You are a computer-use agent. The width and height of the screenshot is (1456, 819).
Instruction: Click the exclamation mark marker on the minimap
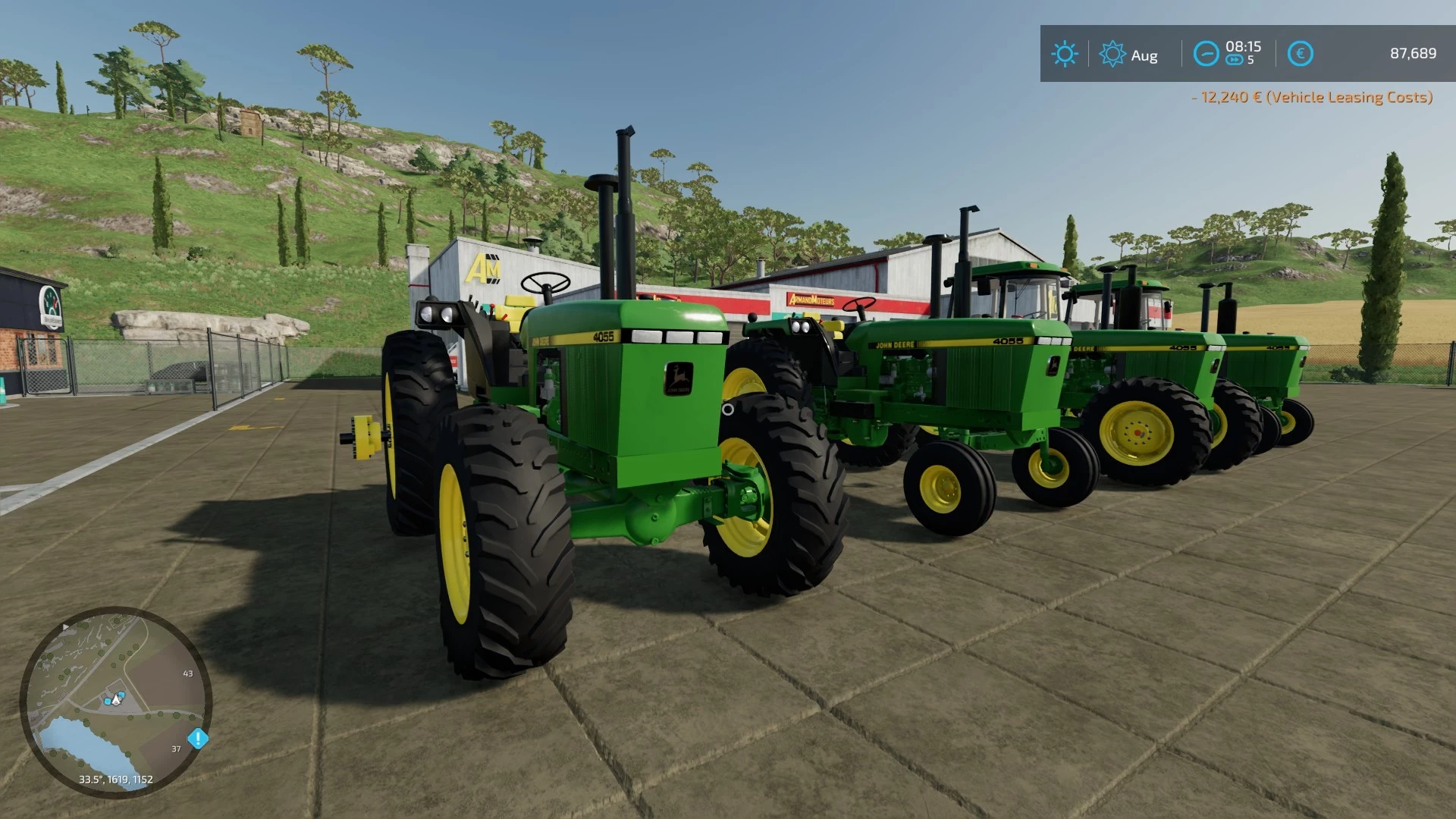(198, 738)
